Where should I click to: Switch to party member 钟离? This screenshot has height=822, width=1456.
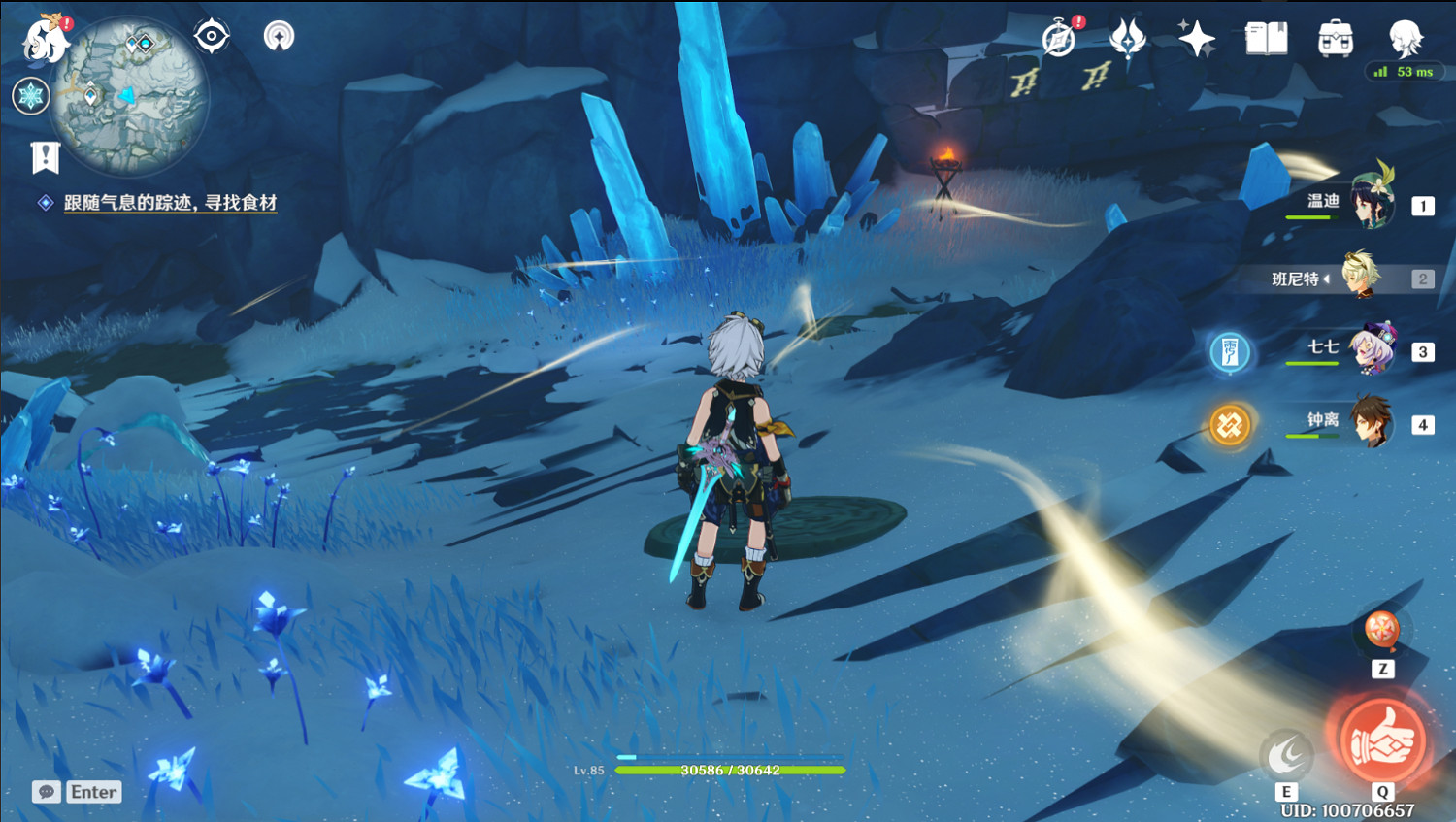(x=1372, y=423)
